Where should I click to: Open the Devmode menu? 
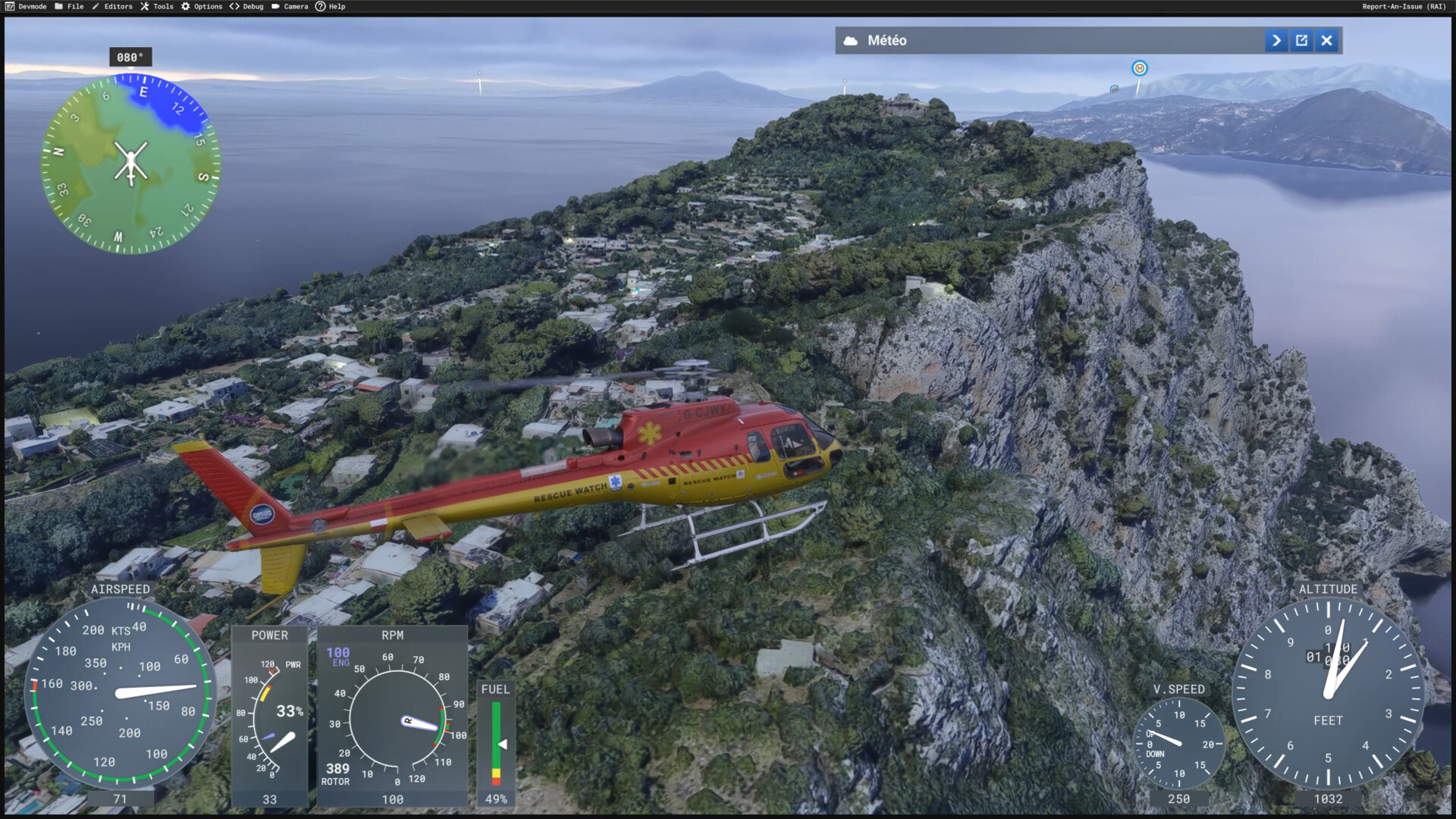[27, 6]
